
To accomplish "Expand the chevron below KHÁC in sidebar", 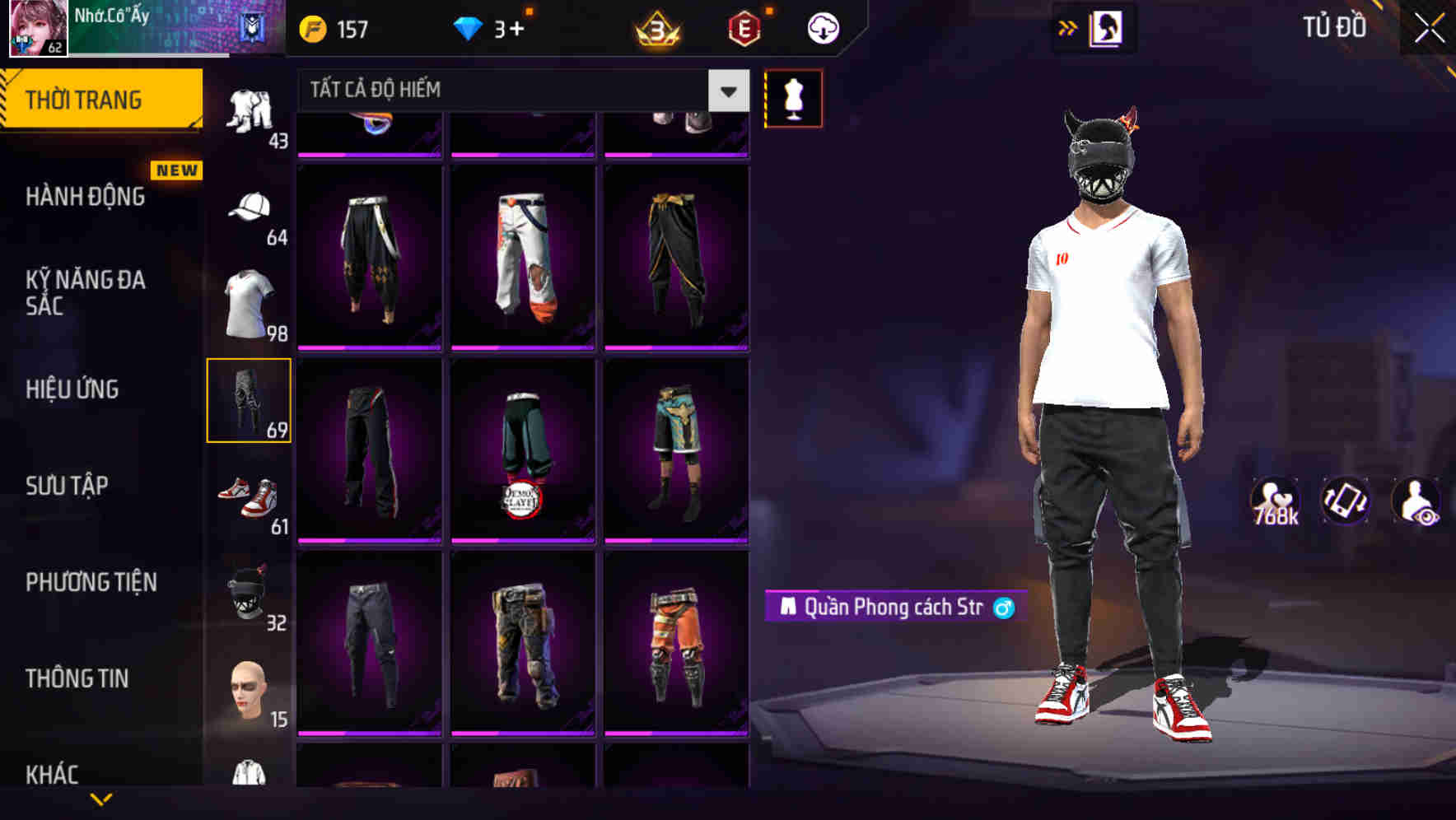I will point(103,797).
